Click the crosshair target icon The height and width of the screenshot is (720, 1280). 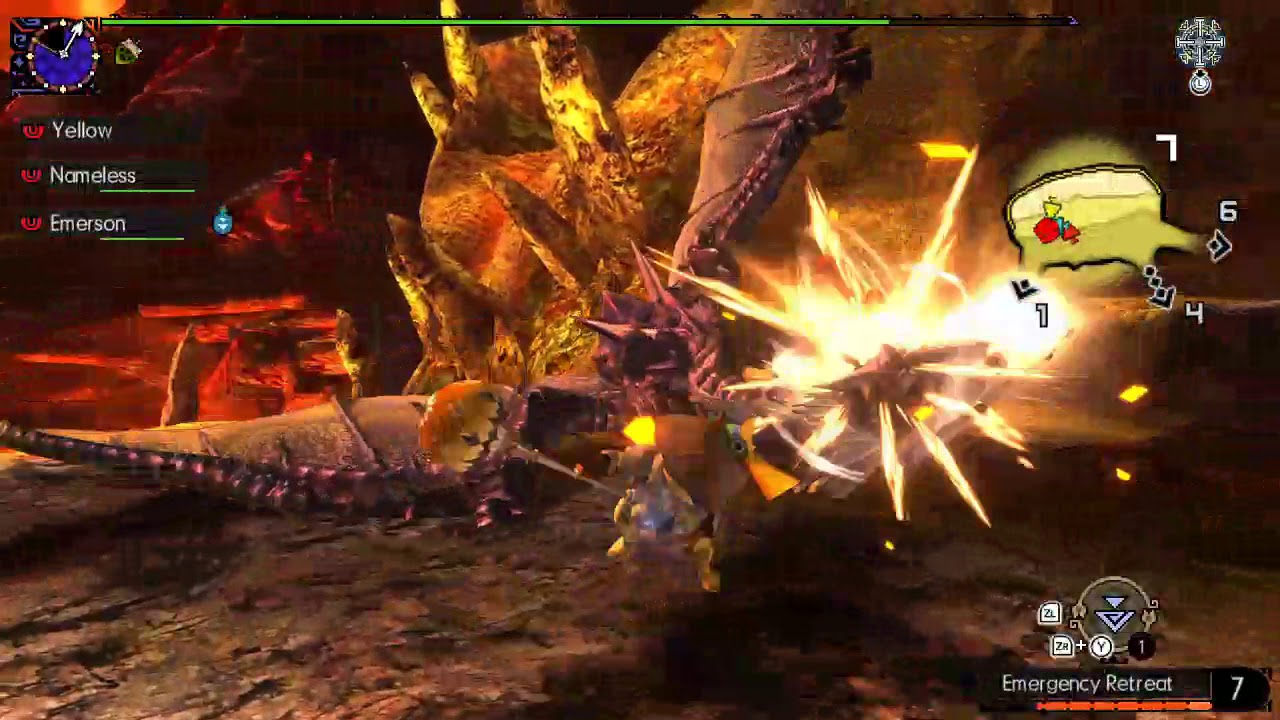point(1199,42)
